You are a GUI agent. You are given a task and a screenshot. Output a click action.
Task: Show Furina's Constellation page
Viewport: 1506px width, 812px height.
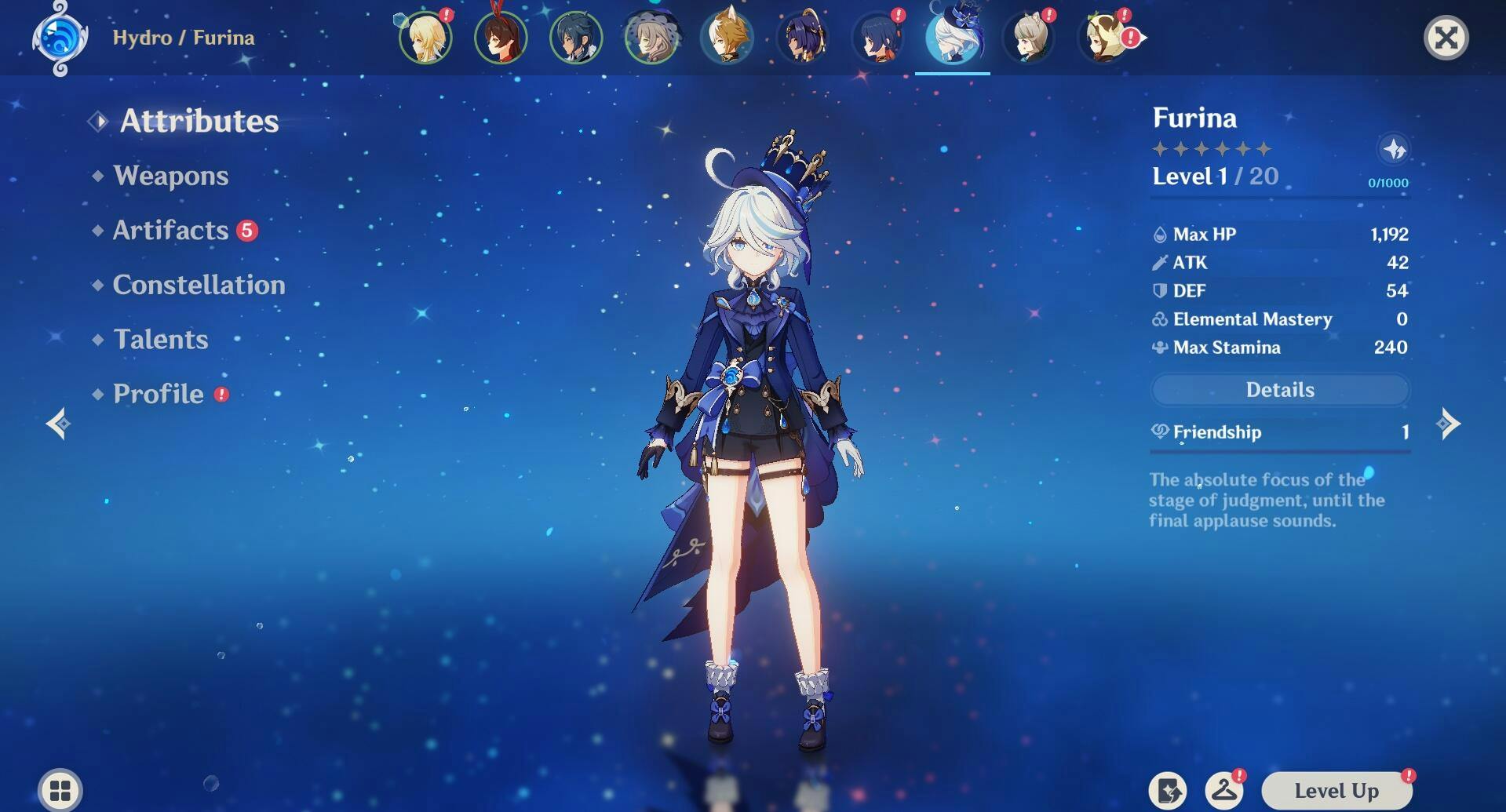tap(199, 285)
